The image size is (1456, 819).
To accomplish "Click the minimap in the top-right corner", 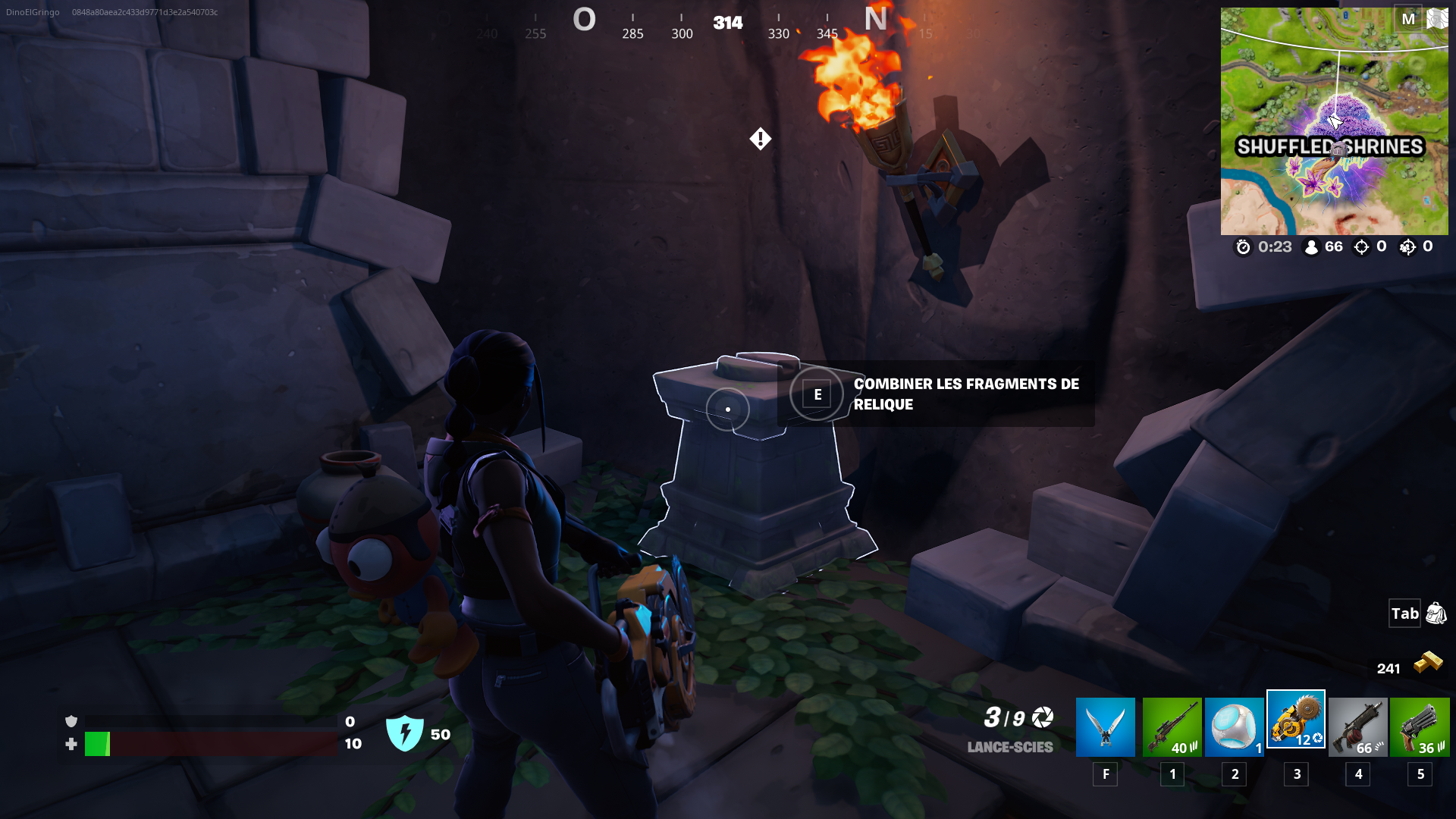I will [x=1335, y=121].
